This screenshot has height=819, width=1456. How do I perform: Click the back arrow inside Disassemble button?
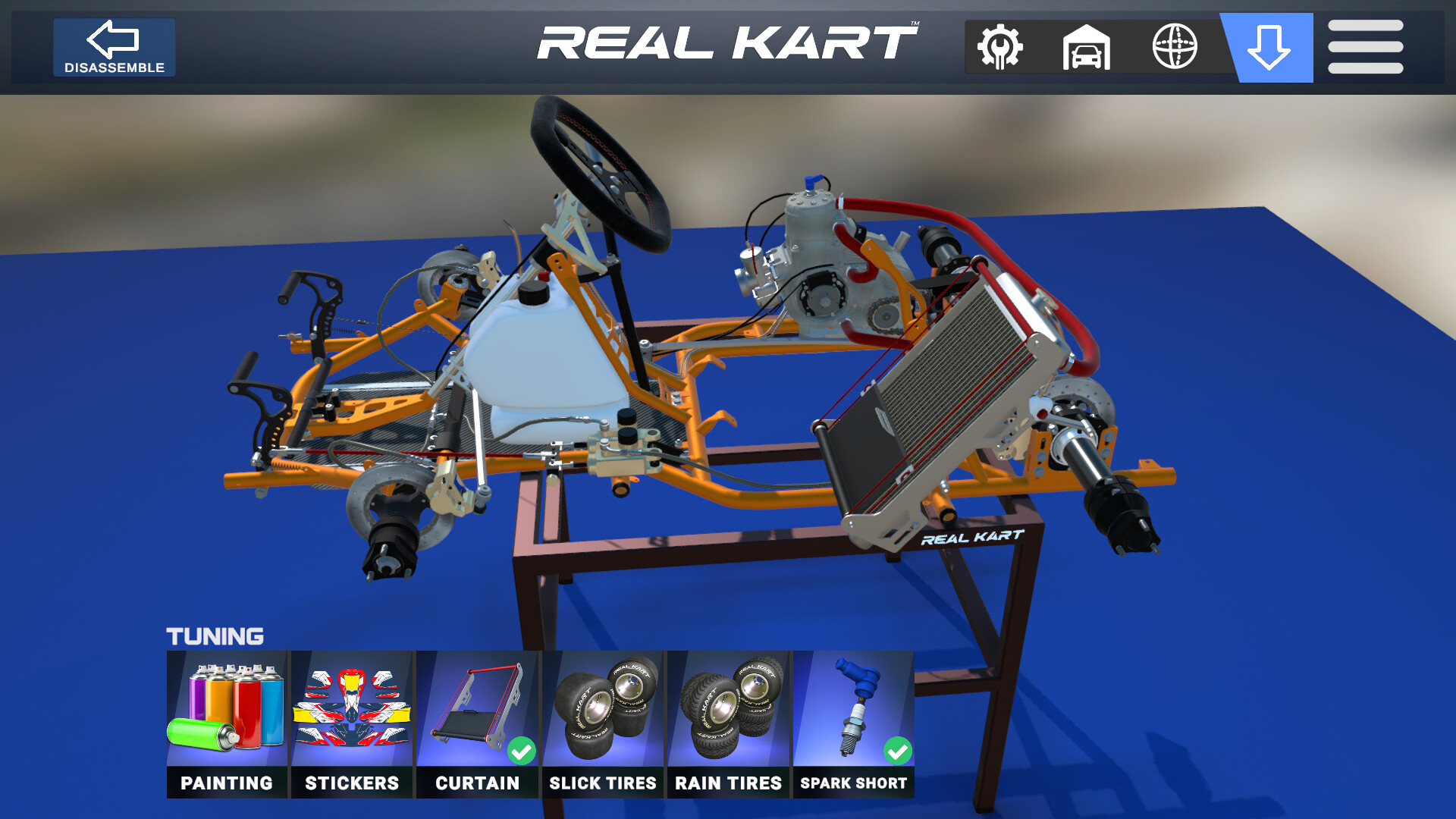pyautogui.click(x=114, y=38)
